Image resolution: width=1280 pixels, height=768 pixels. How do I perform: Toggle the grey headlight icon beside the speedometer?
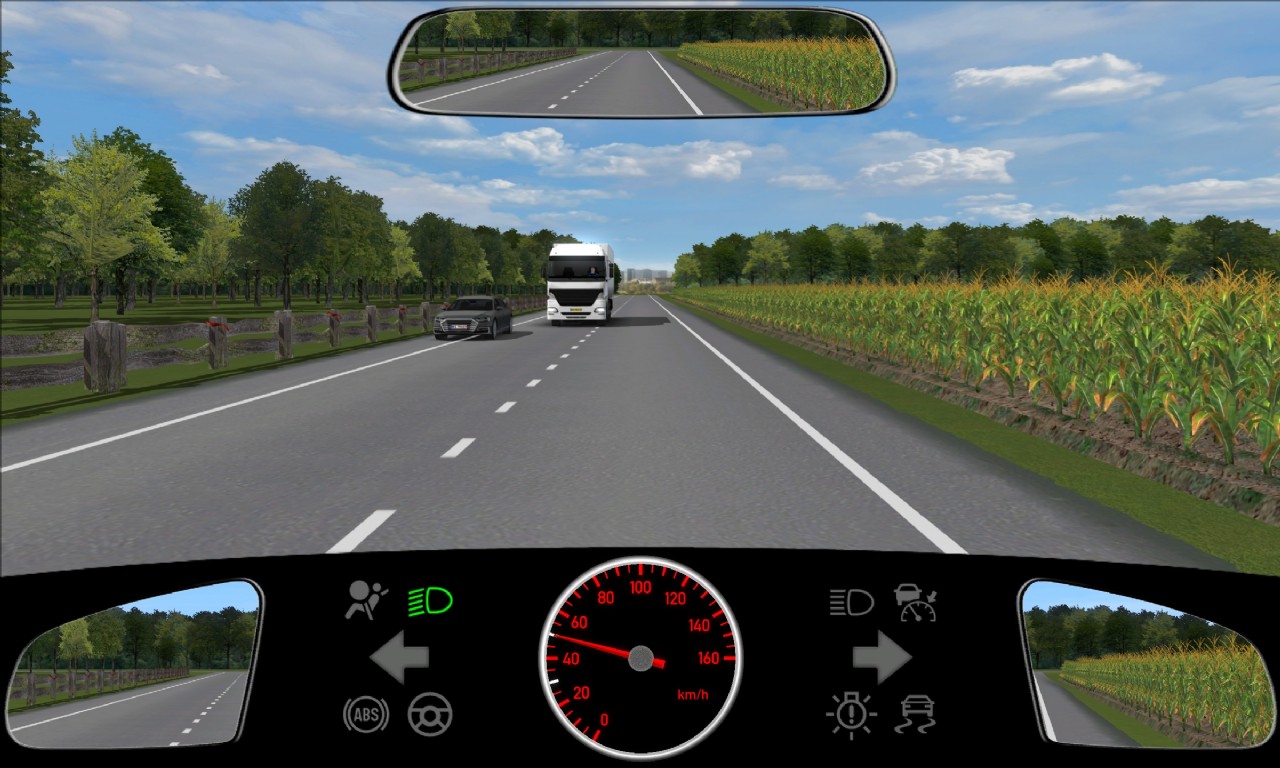[851, 601]
